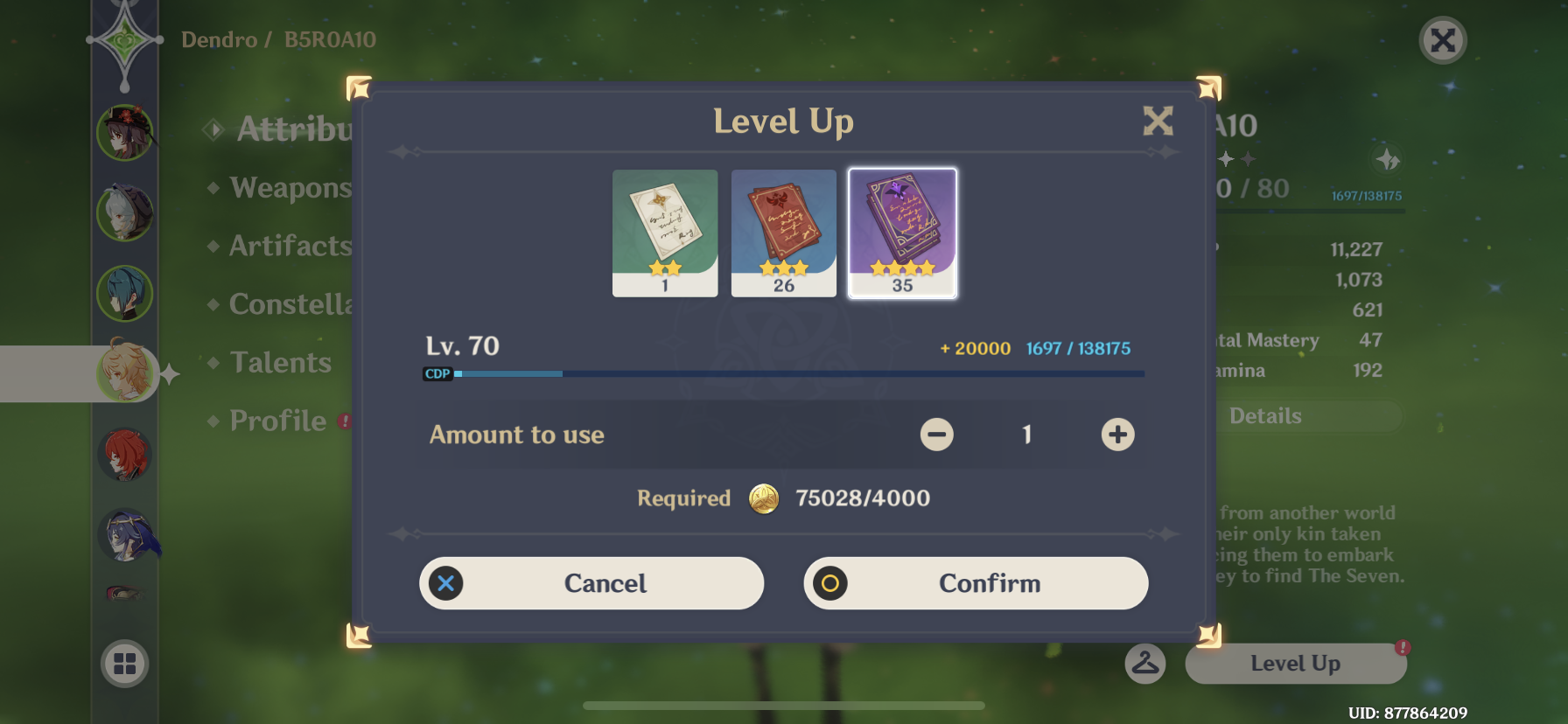Expand the Profile section with notification badge

(276, 421)
